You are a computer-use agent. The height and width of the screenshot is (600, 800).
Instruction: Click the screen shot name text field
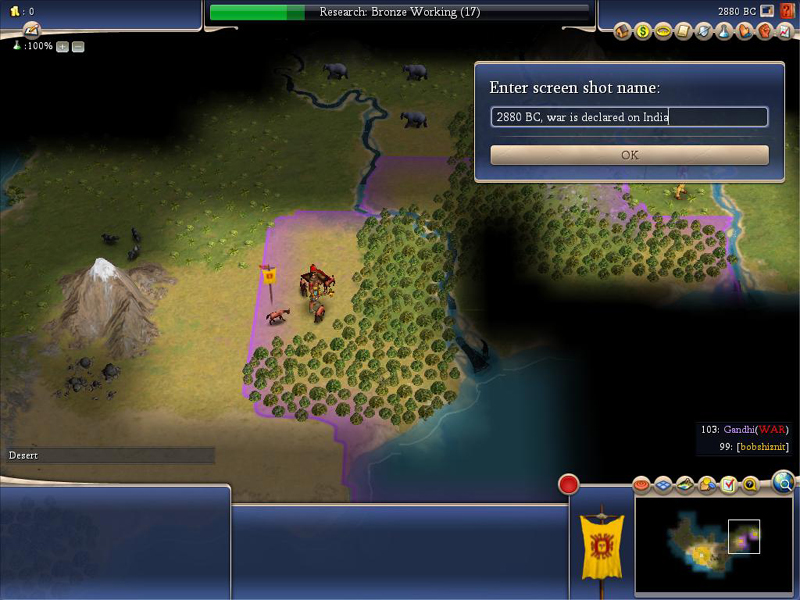tap(629, 117)
